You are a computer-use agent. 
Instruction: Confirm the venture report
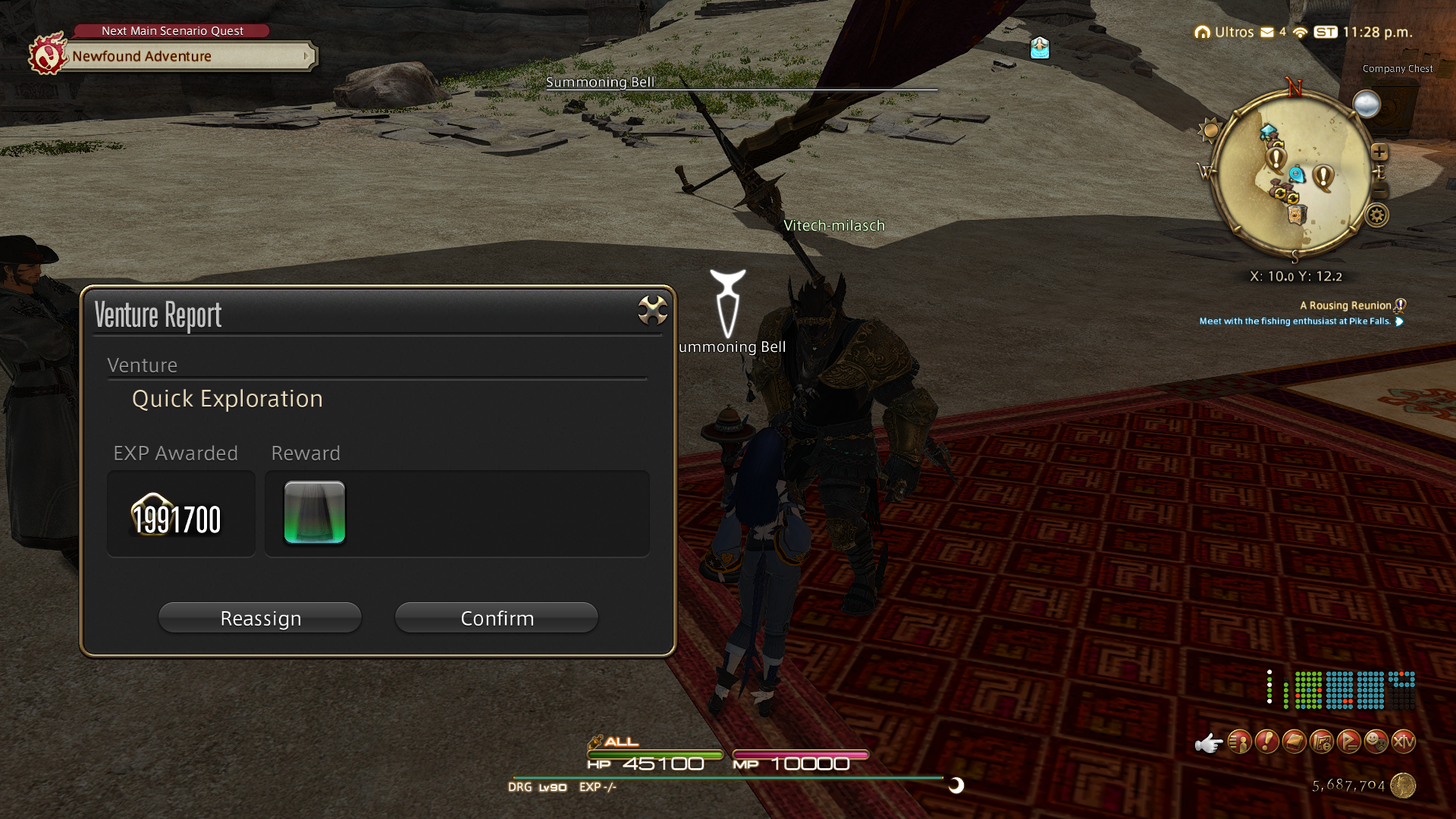pyautogui.click(x=497, y=618)
